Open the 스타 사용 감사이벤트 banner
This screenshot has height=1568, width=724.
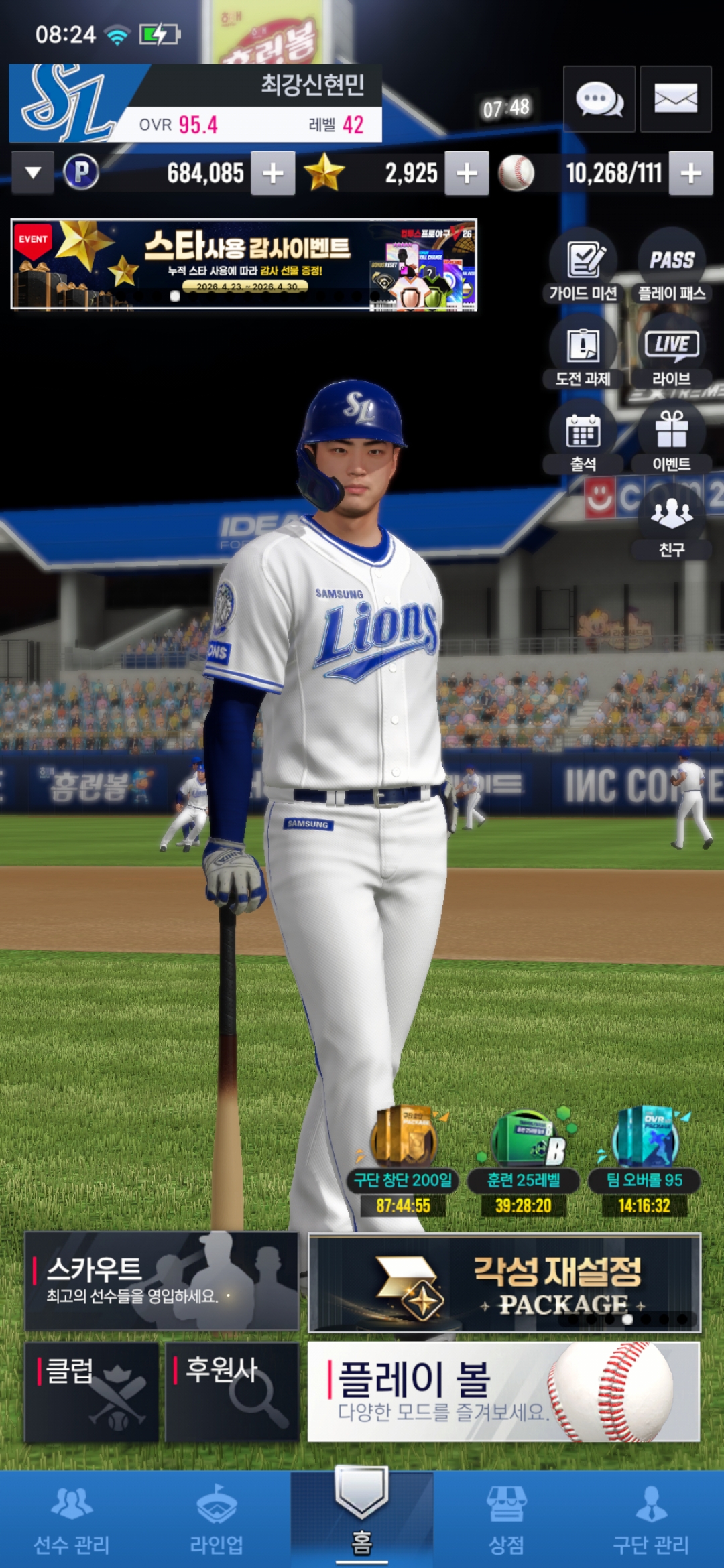pyautogui.click(x=244, y=265)
